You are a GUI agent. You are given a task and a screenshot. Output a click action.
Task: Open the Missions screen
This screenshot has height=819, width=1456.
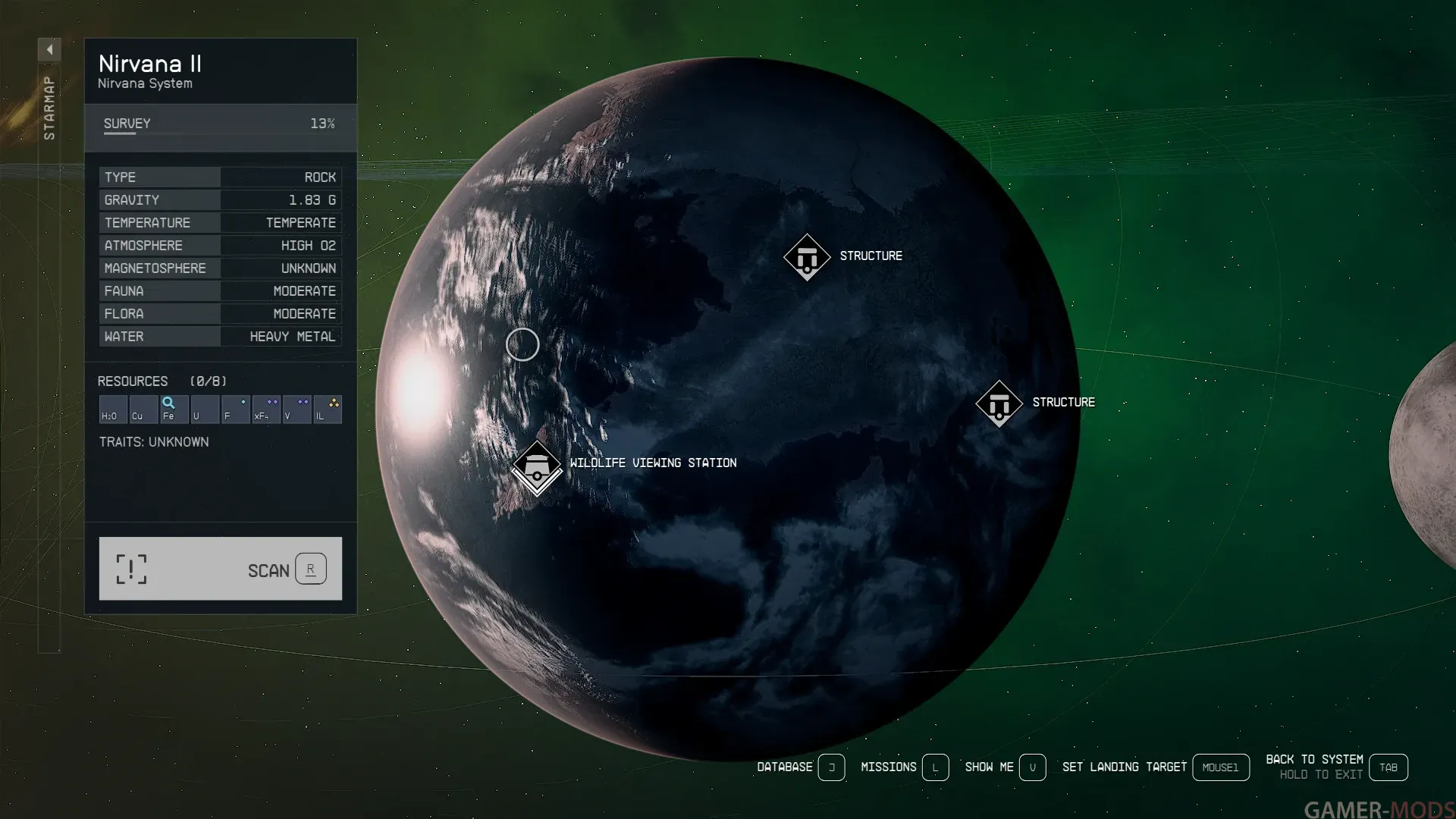[935, 767]
